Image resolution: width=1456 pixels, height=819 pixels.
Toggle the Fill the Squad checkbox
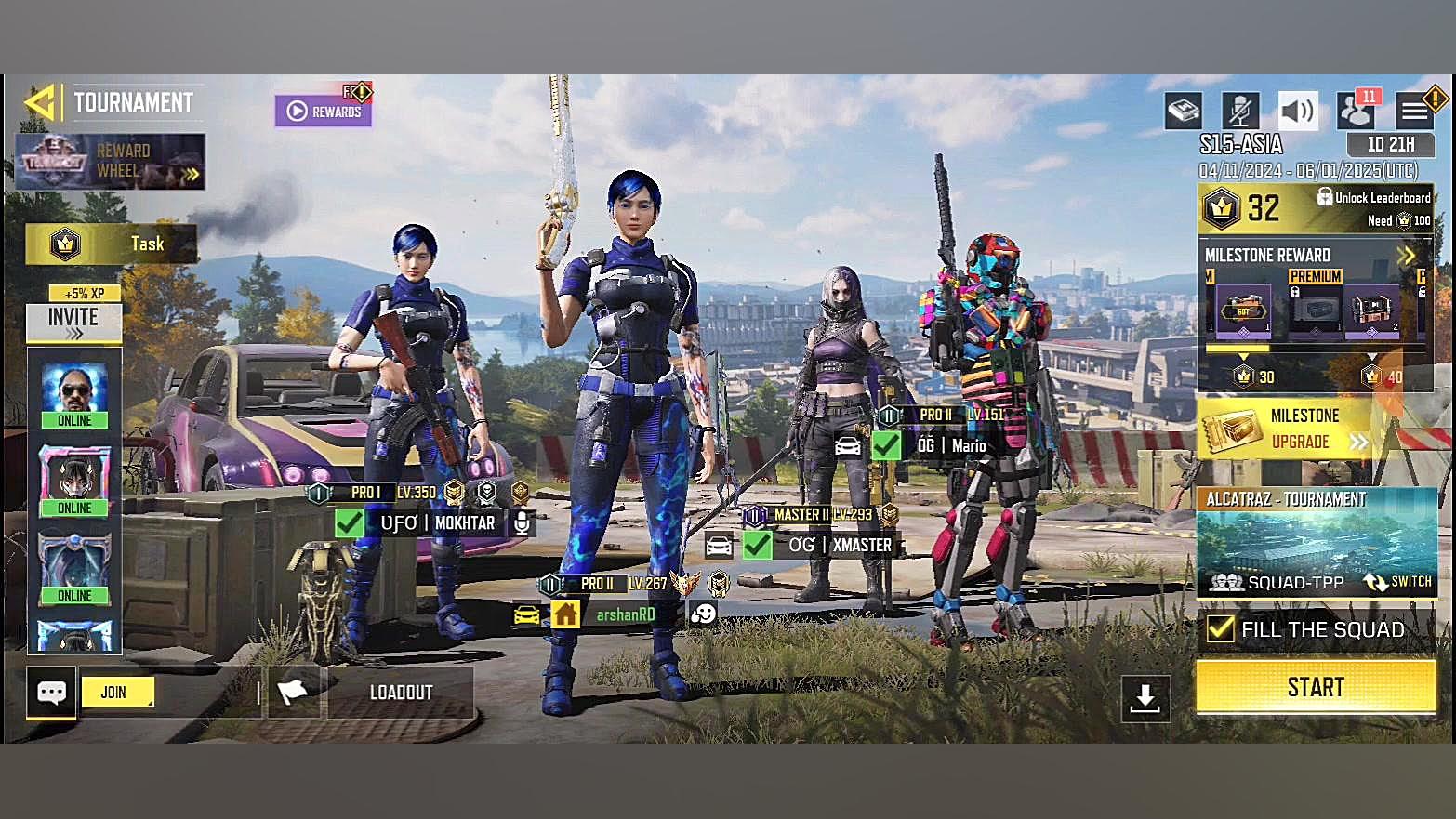pos(1220,629)
